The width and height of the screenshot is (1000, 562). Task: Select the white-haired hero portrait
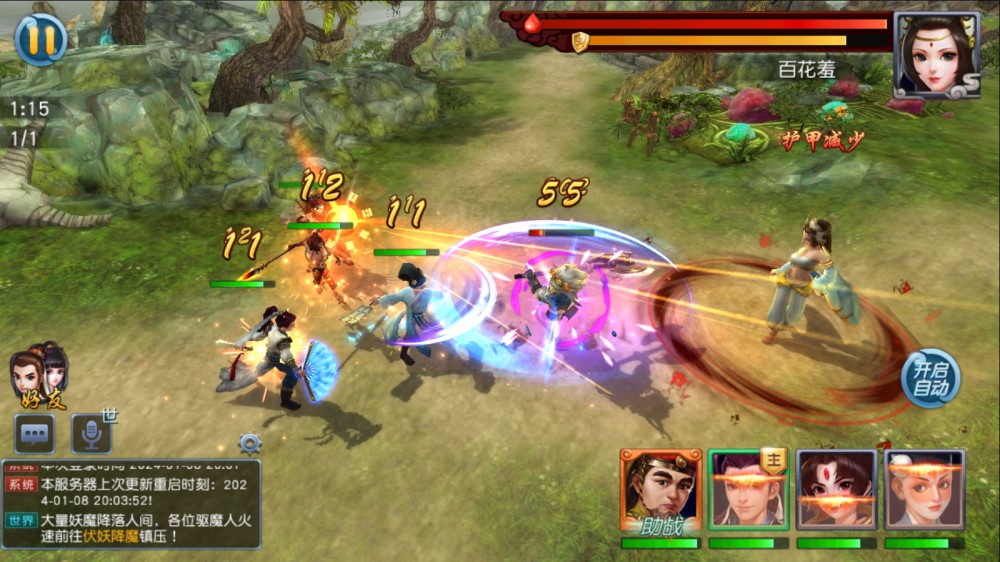[x=924, y=489]
